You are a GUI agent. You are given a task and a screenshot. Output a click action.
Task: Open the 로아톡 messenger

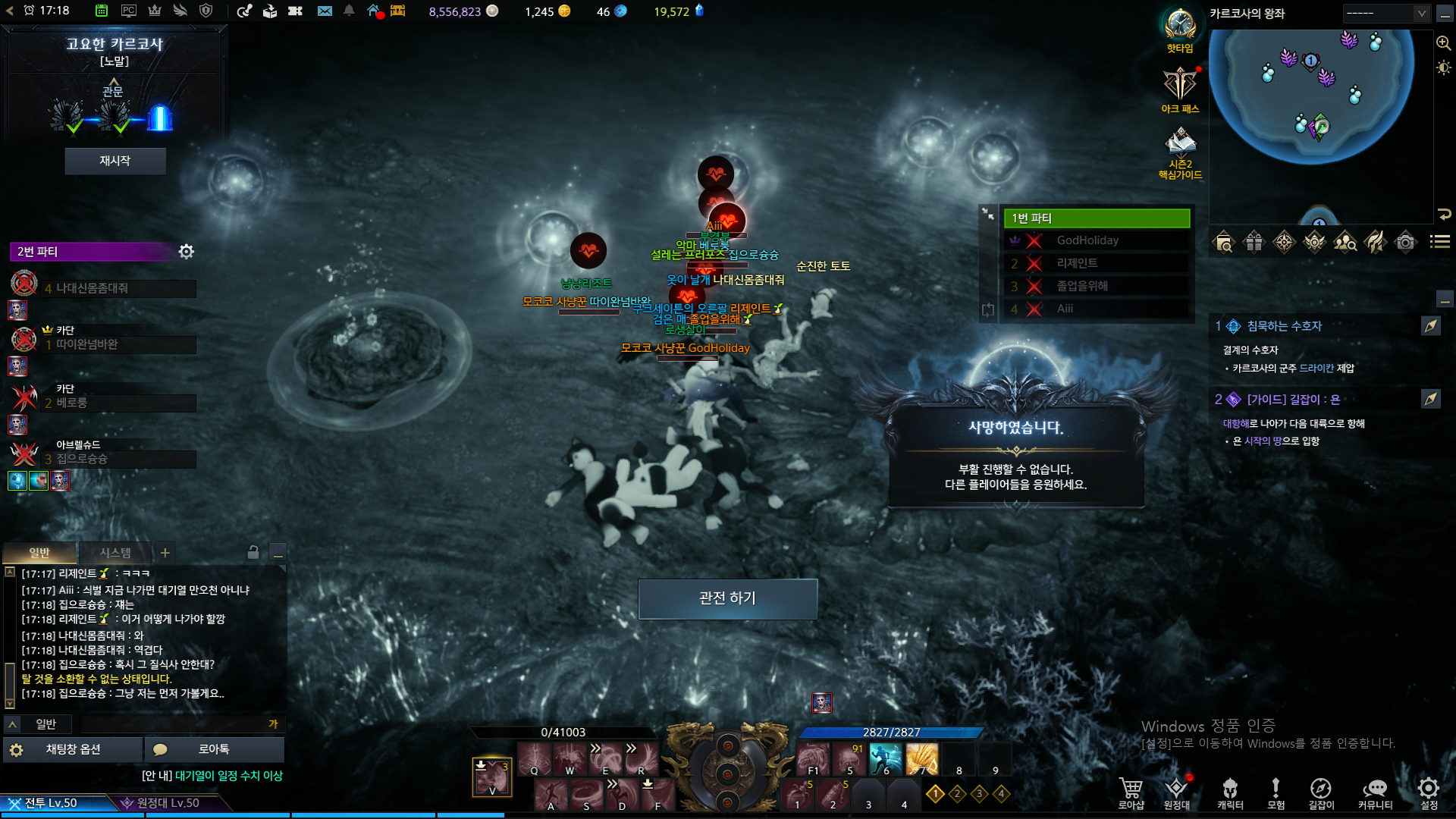tap(214, 749)
